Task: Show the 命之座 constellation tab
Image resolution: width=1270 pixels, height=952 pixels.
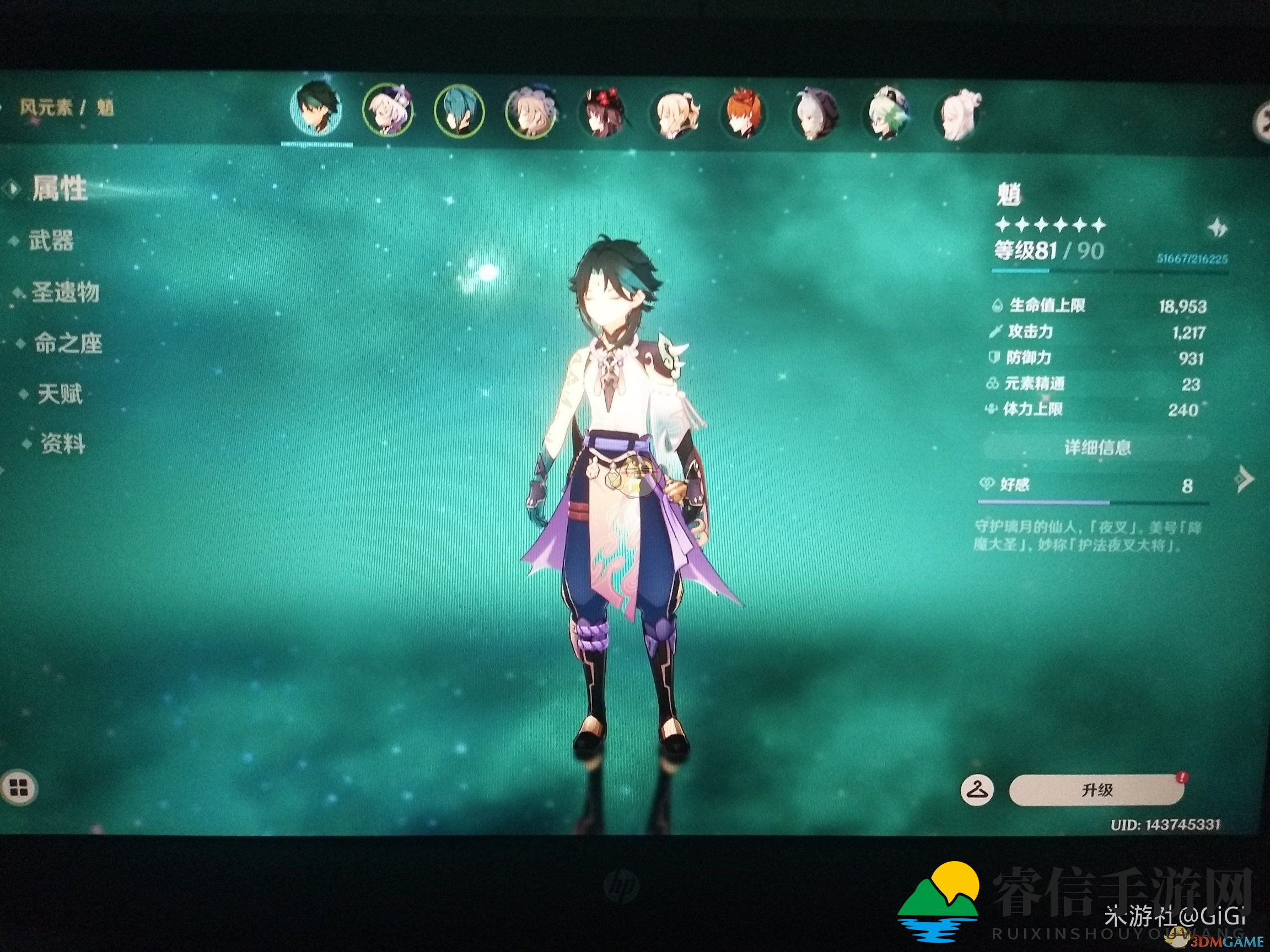Action: (x=67, y=343)
